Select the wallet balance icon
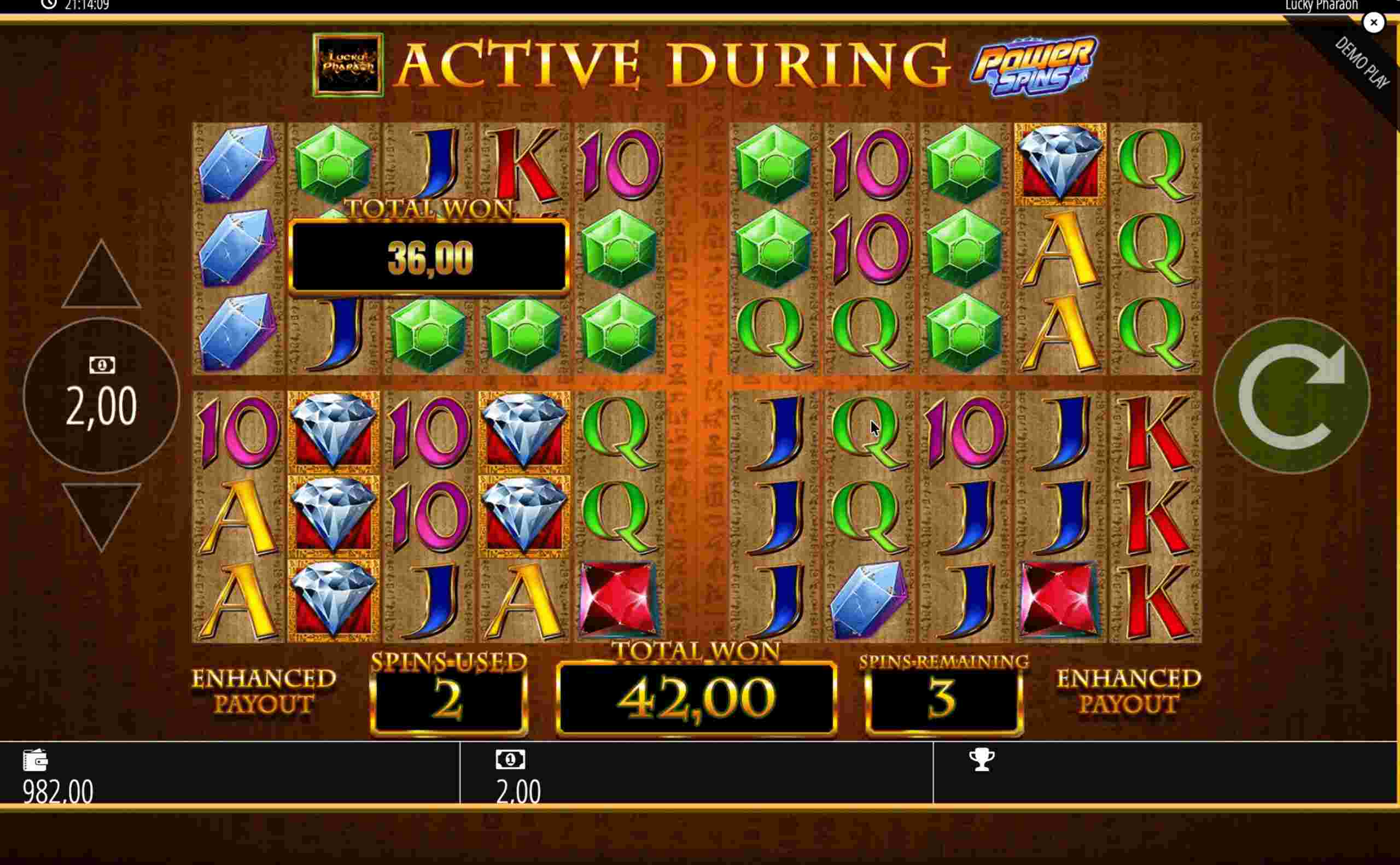This screenshot has width=1400, height=865. click(x=36, y=759)
